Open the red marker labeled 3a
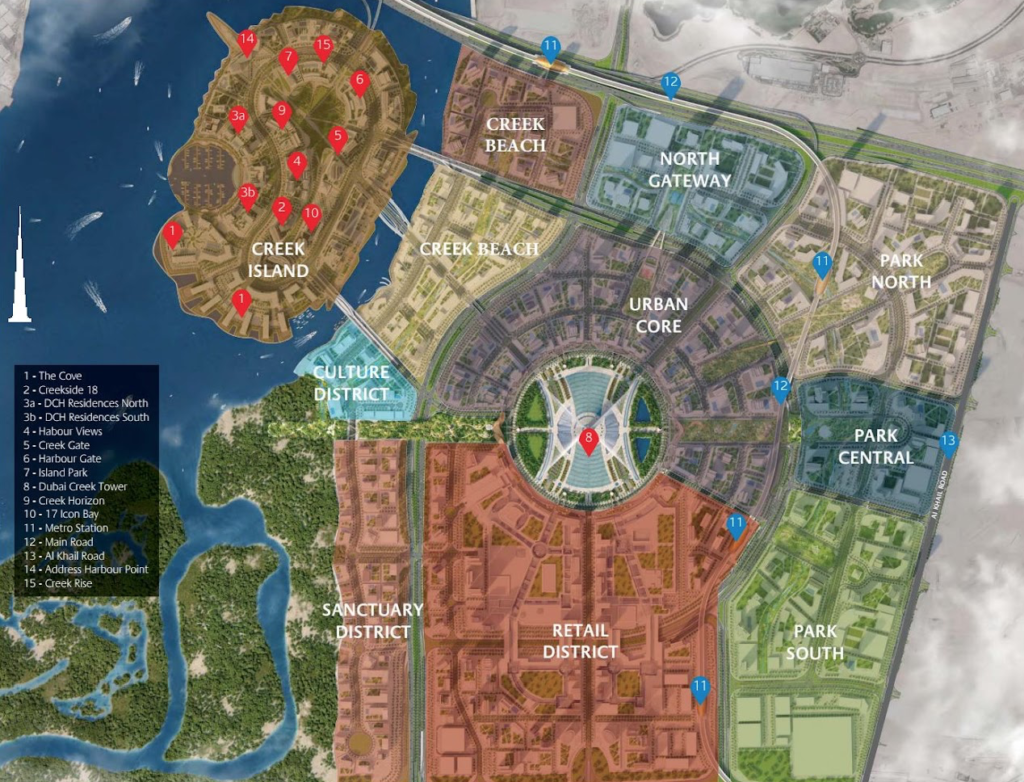 [238, 117]
